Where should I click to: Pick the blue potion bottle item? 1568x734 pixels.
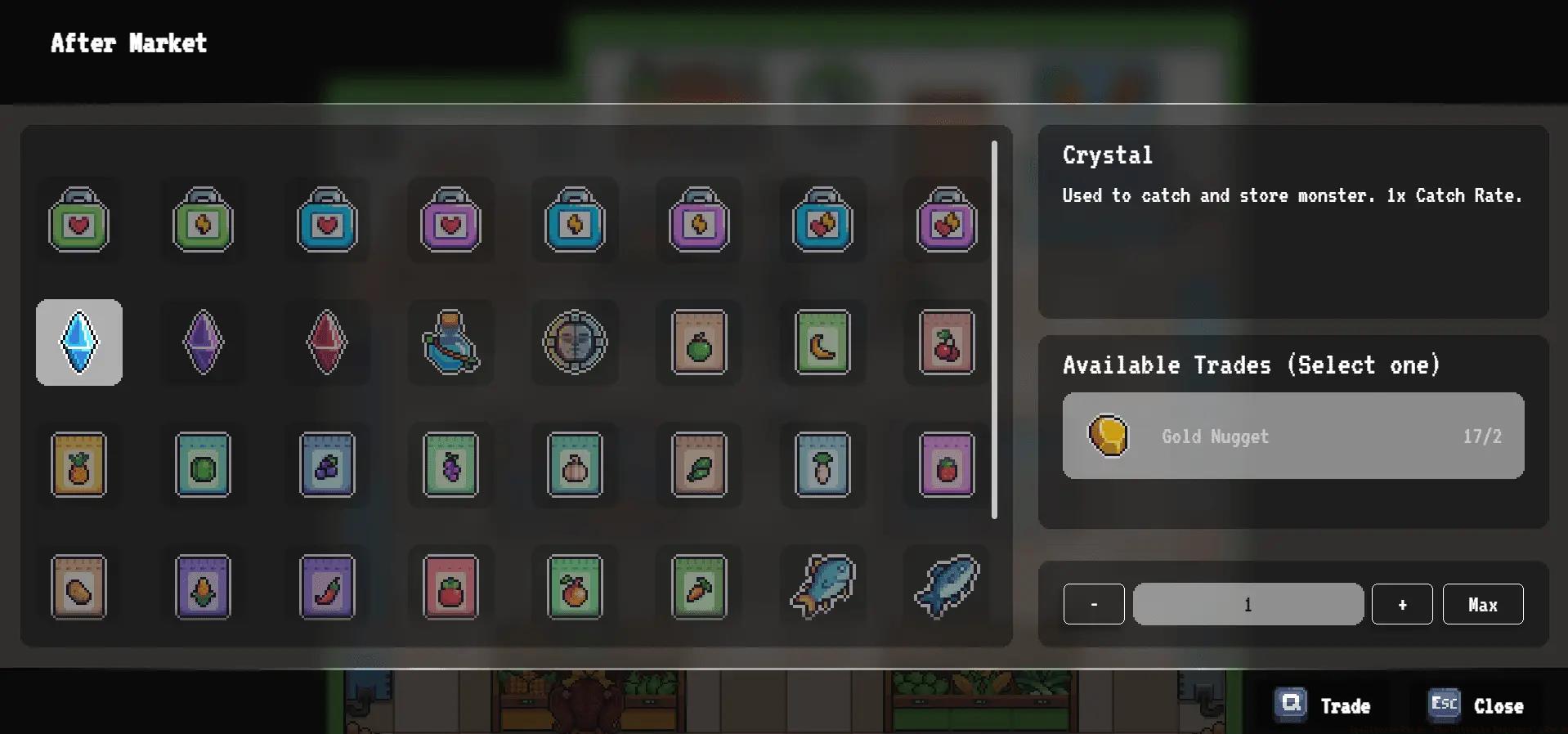(450, 342)
